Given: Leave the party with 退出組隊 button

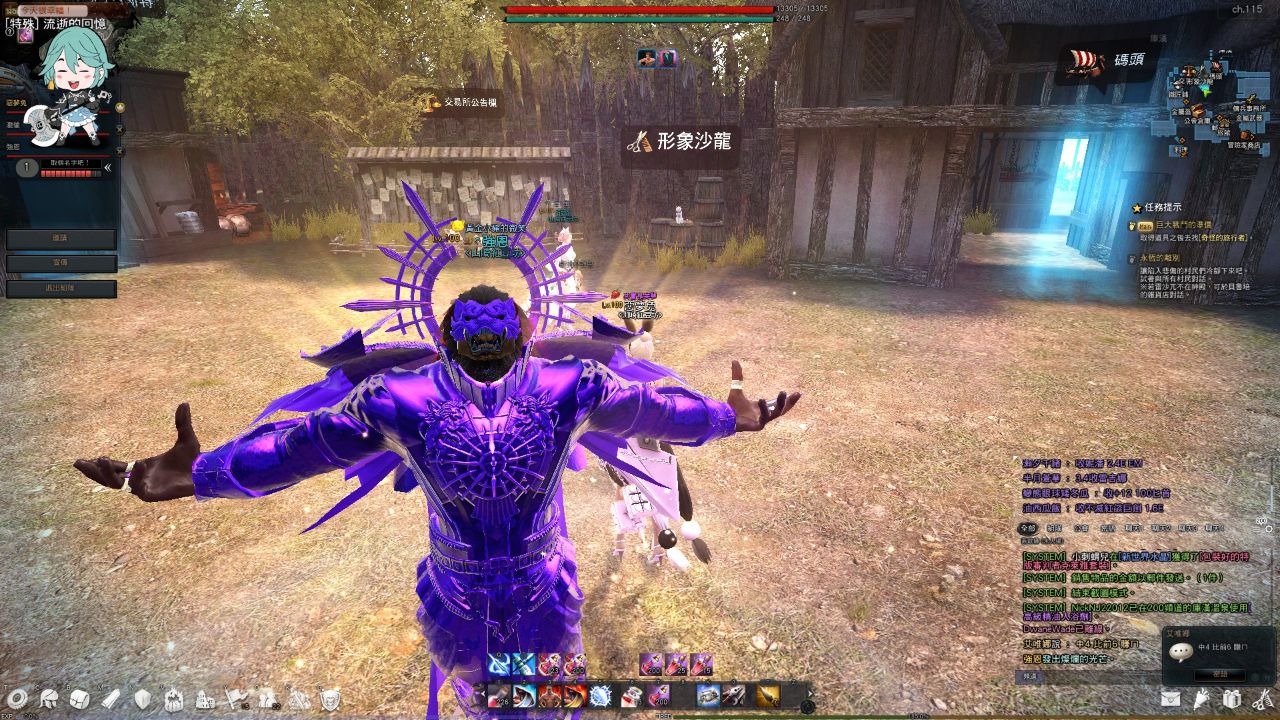Looking at the screenshot, I should coord(61,289).
